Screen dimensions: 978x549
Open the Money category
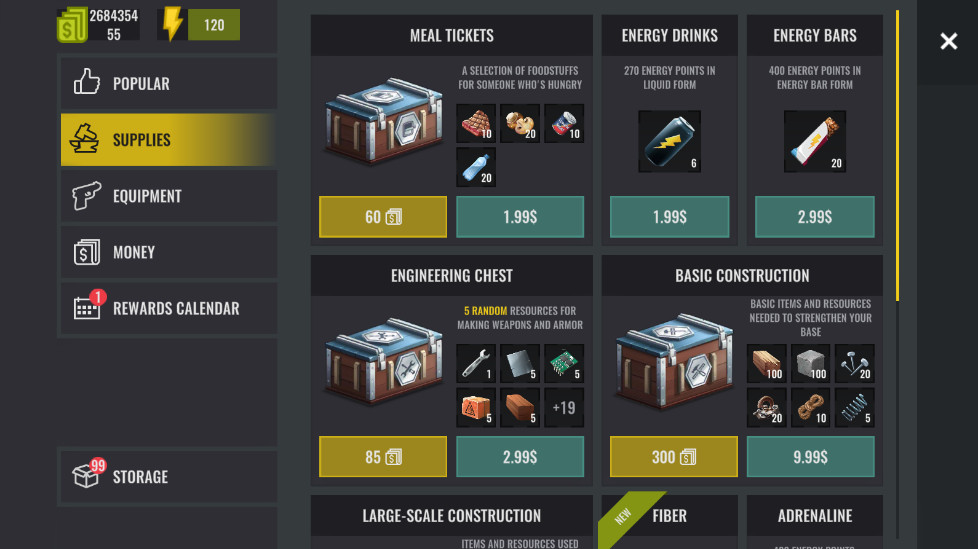click(x=167, y=252)
